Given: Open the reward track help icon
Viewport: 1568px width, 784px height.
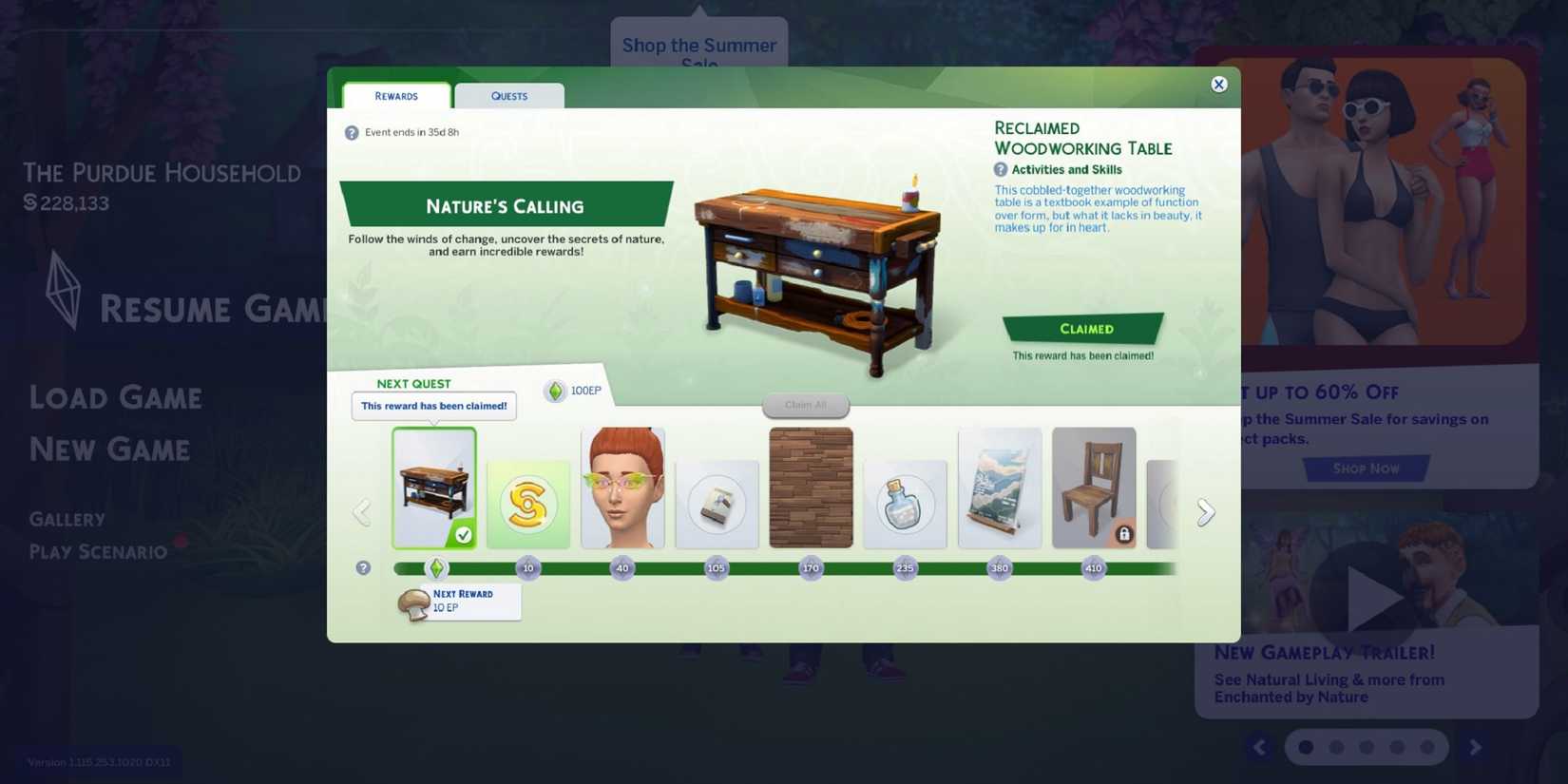Looking at the screenshot, I should pos(363,567).
